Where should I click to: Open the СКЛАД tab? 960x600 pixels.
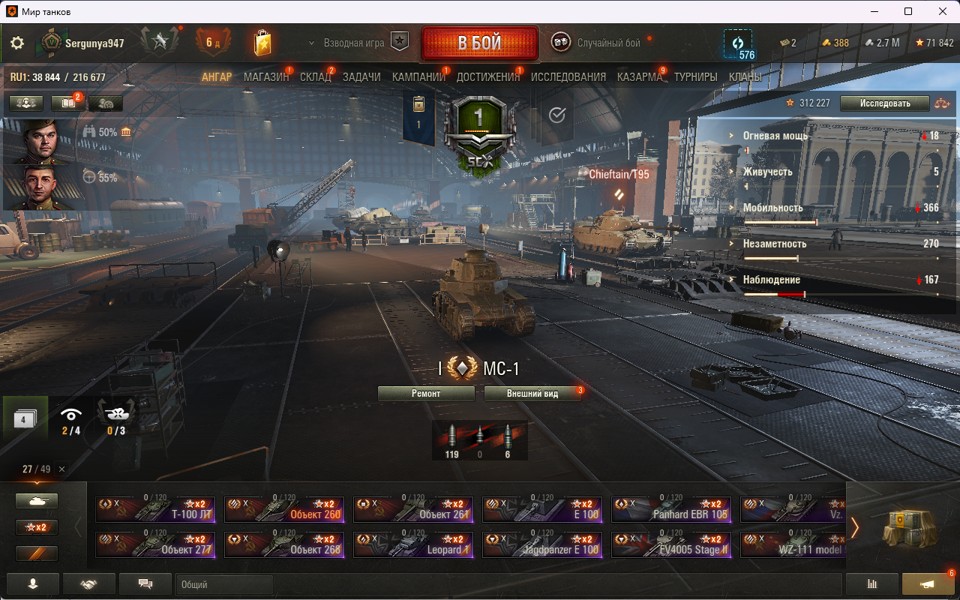(x=316, y=77)
